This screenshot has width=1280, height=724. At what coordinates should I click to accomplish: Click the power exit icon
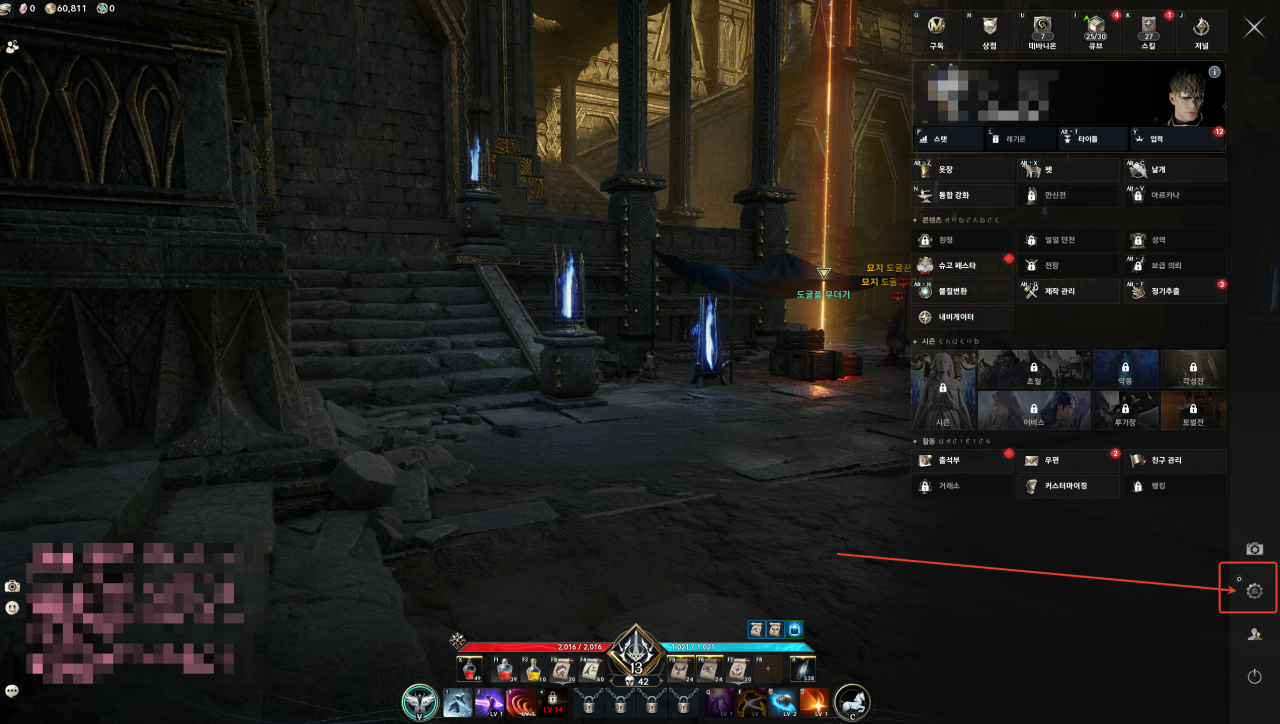pyautogui.click(x=1254, y=676)
